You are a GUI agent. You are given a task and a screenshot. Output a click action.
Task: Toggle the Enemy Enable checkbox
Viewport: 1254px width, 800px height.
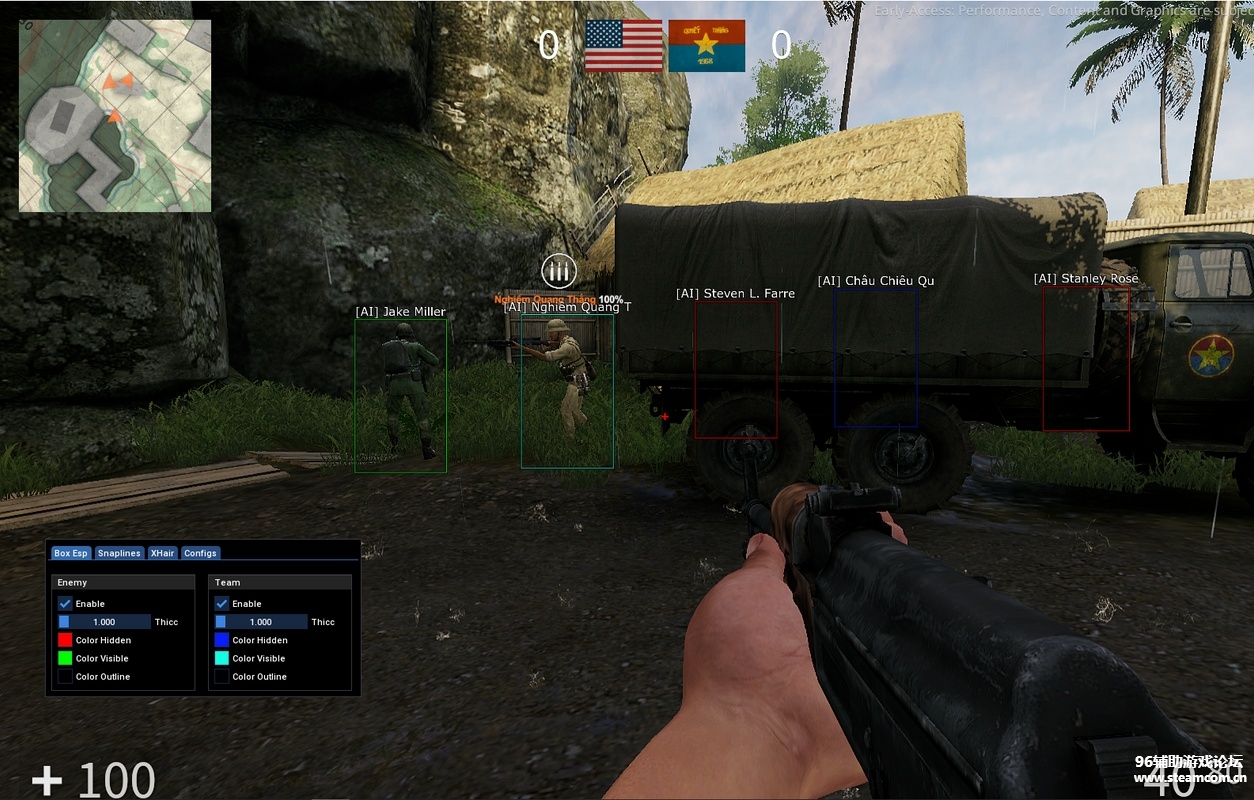coord(65,604)
